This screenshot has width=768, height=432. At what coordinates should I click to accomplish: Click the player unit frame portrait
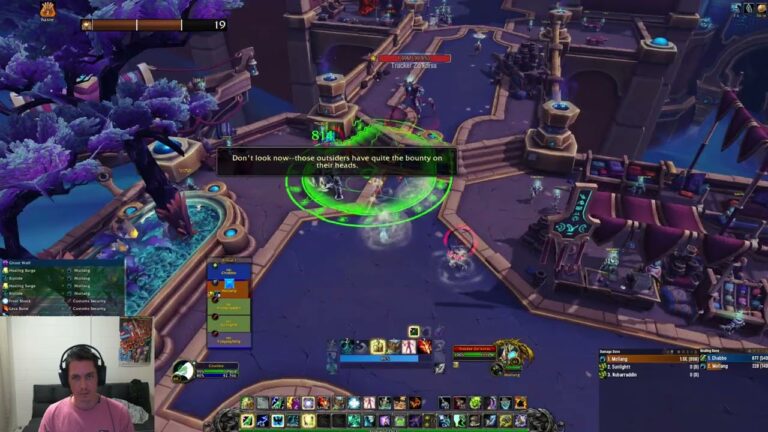point(181,371)
